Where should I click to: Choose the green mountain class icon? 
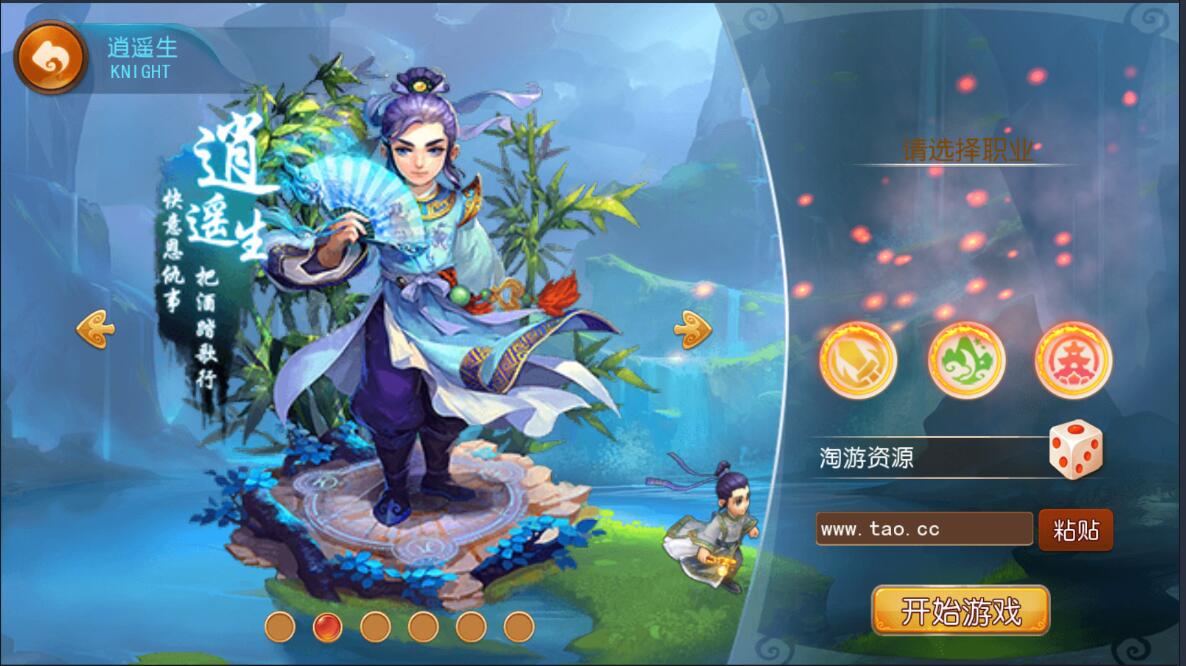(966, 360)
